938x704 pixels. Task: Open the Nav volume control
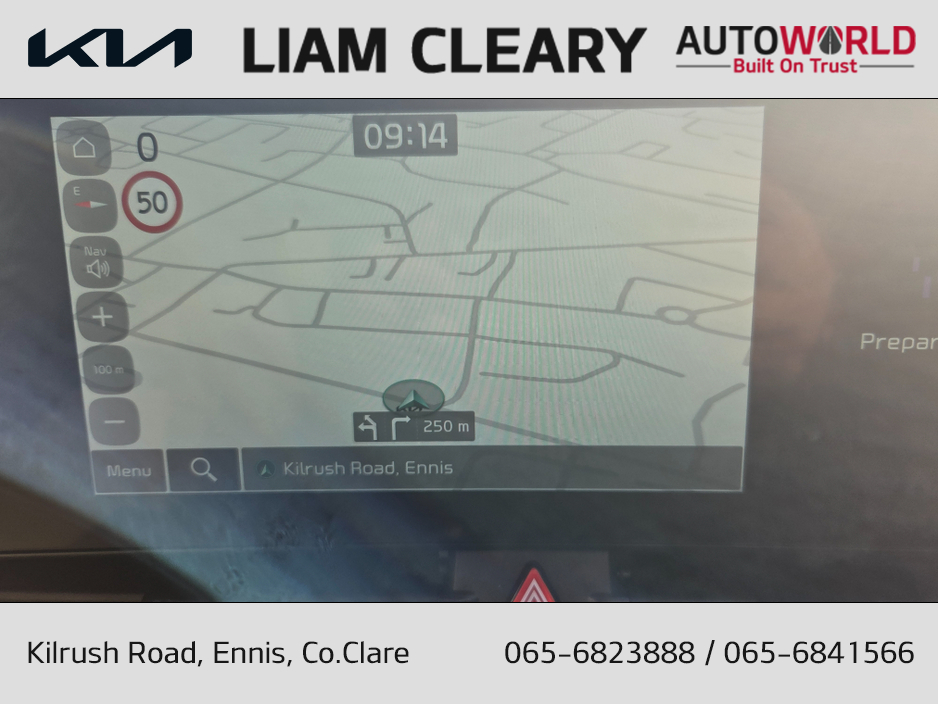[x=97, y=262]
